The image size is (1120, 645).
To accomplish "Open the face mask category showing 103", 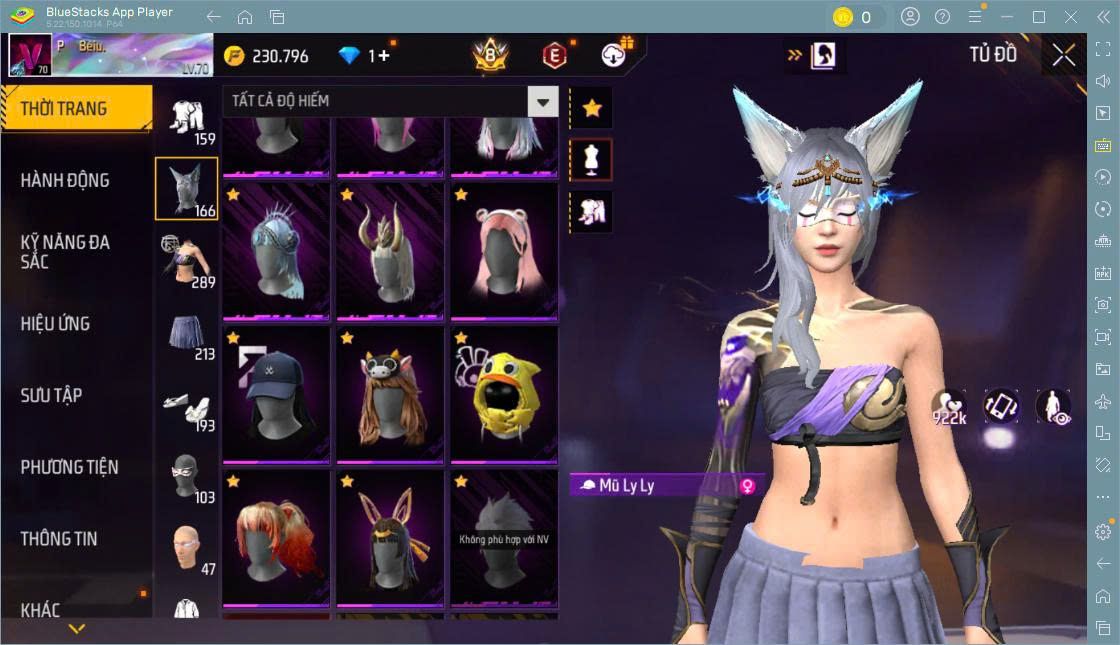I will (187, 477).
